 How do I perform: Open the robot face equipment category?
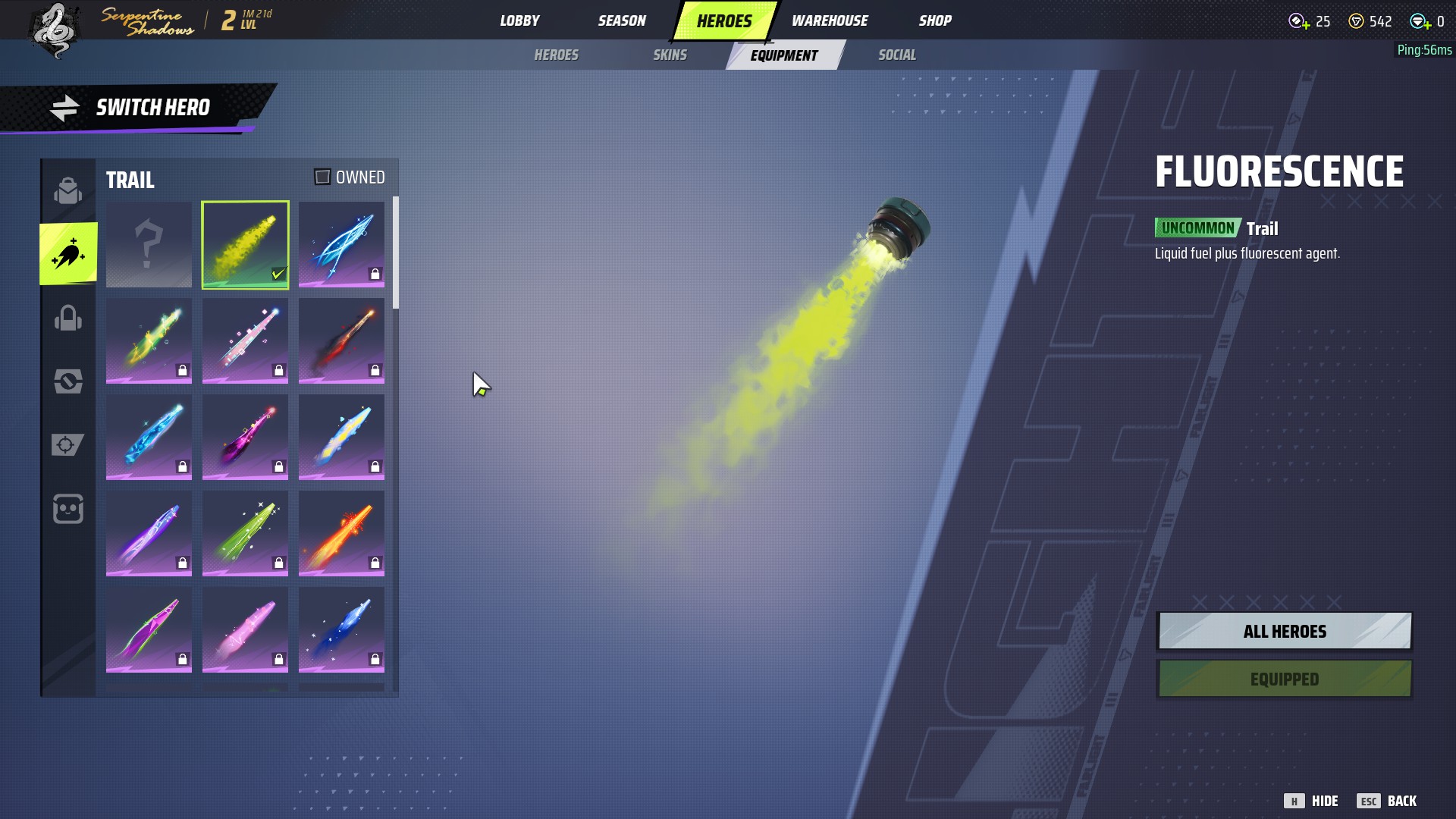(x=68, y=509)
